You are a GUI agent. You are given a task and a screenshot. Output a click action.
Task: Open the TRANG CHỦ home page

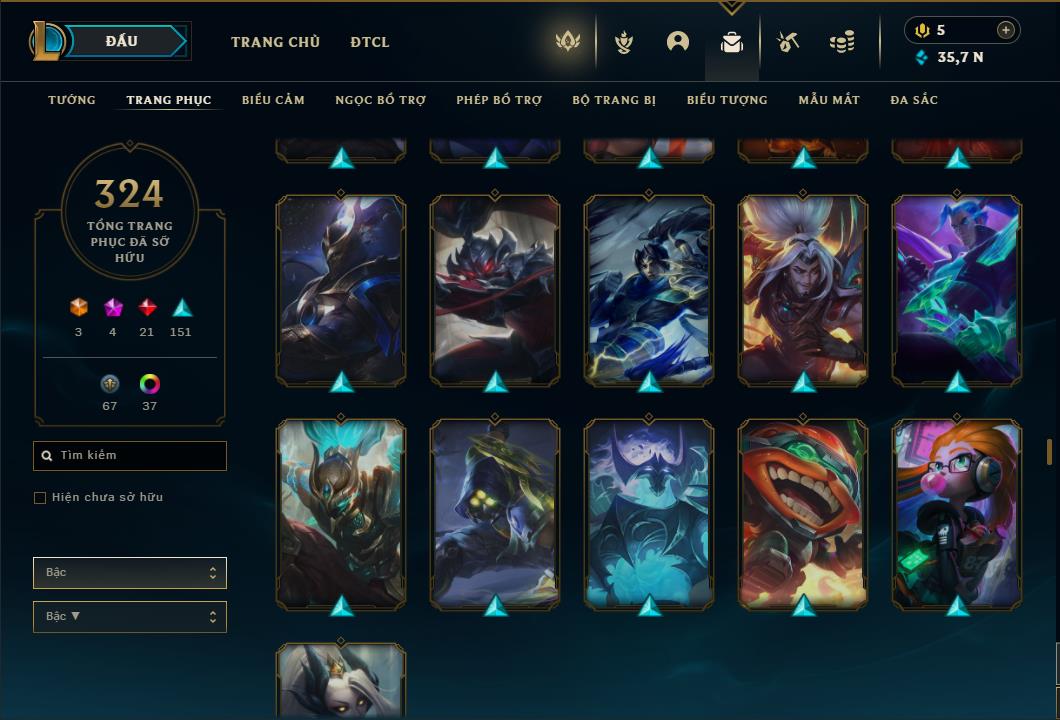(275, 42)
